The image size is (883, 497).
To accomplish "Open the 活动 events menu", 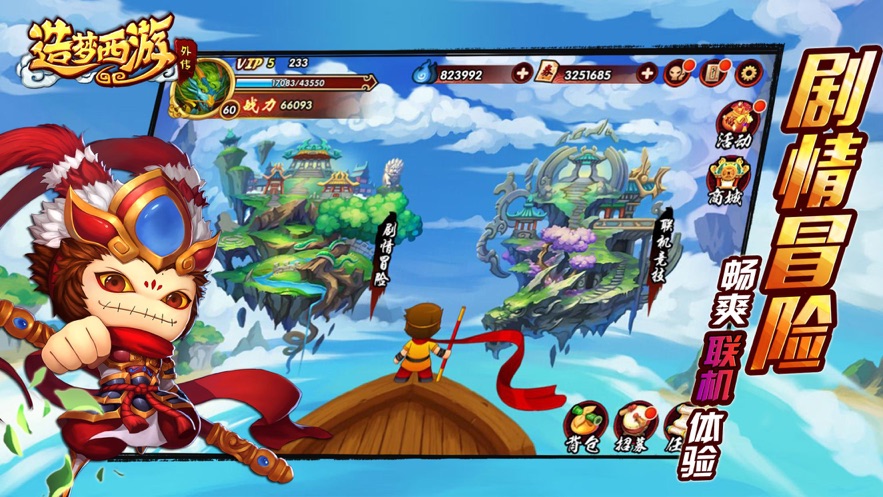I will point(733,121).
